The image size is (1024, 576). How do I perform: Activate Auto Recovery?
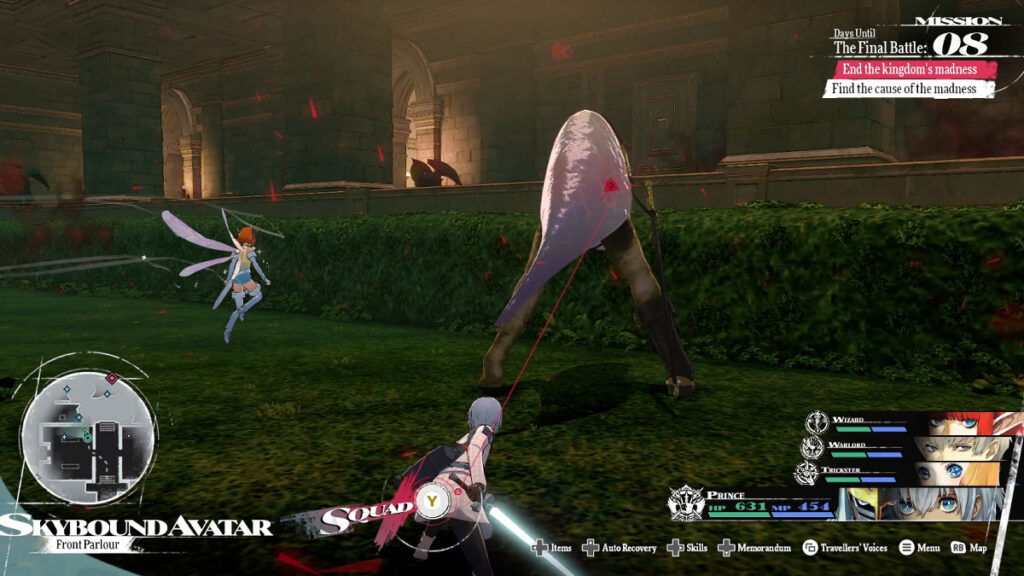coord(620,548)
